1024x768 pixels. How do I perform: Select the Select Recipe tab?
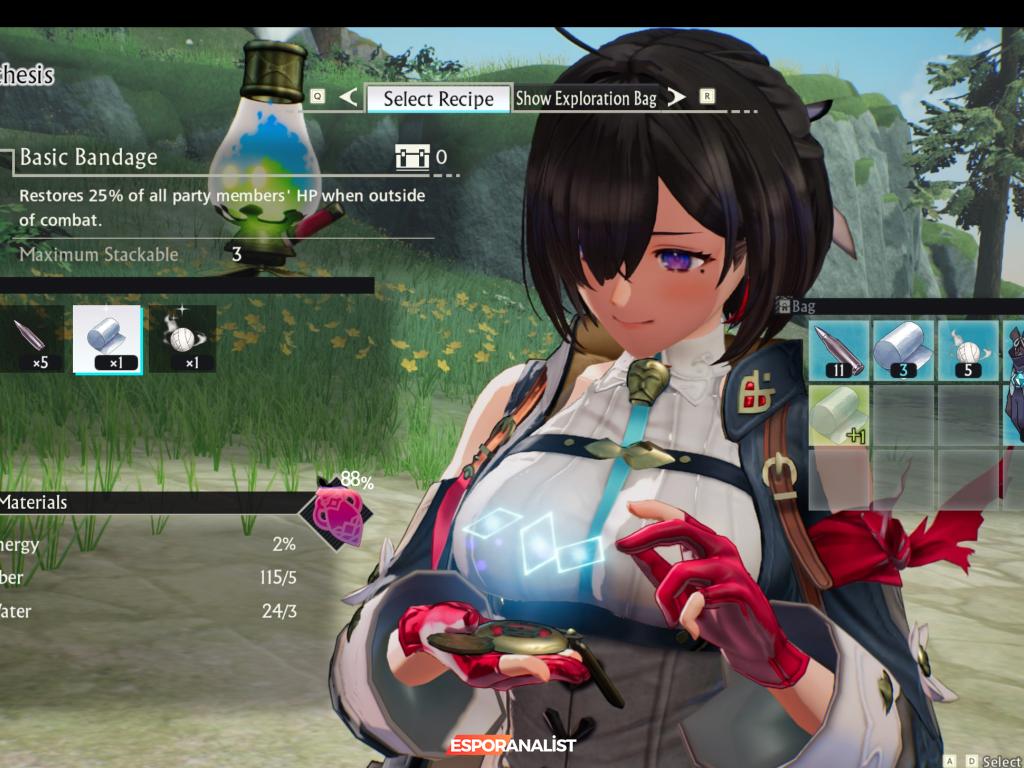tap(438, 98)
